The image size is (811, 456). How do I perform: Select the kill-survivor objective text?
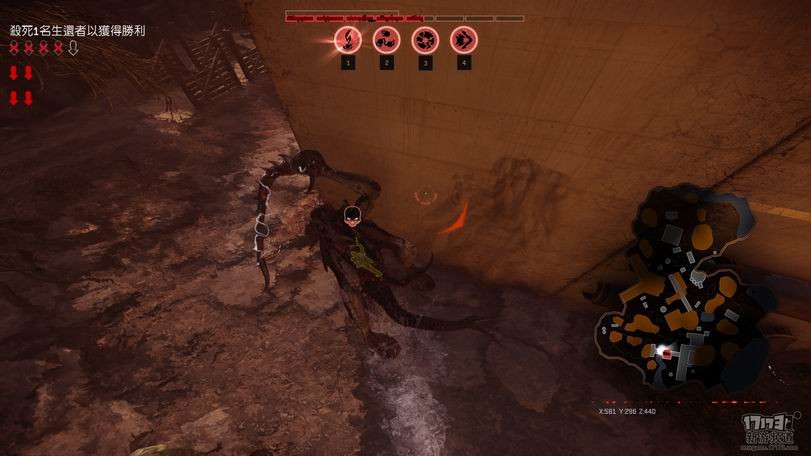(x=77, y=31)
